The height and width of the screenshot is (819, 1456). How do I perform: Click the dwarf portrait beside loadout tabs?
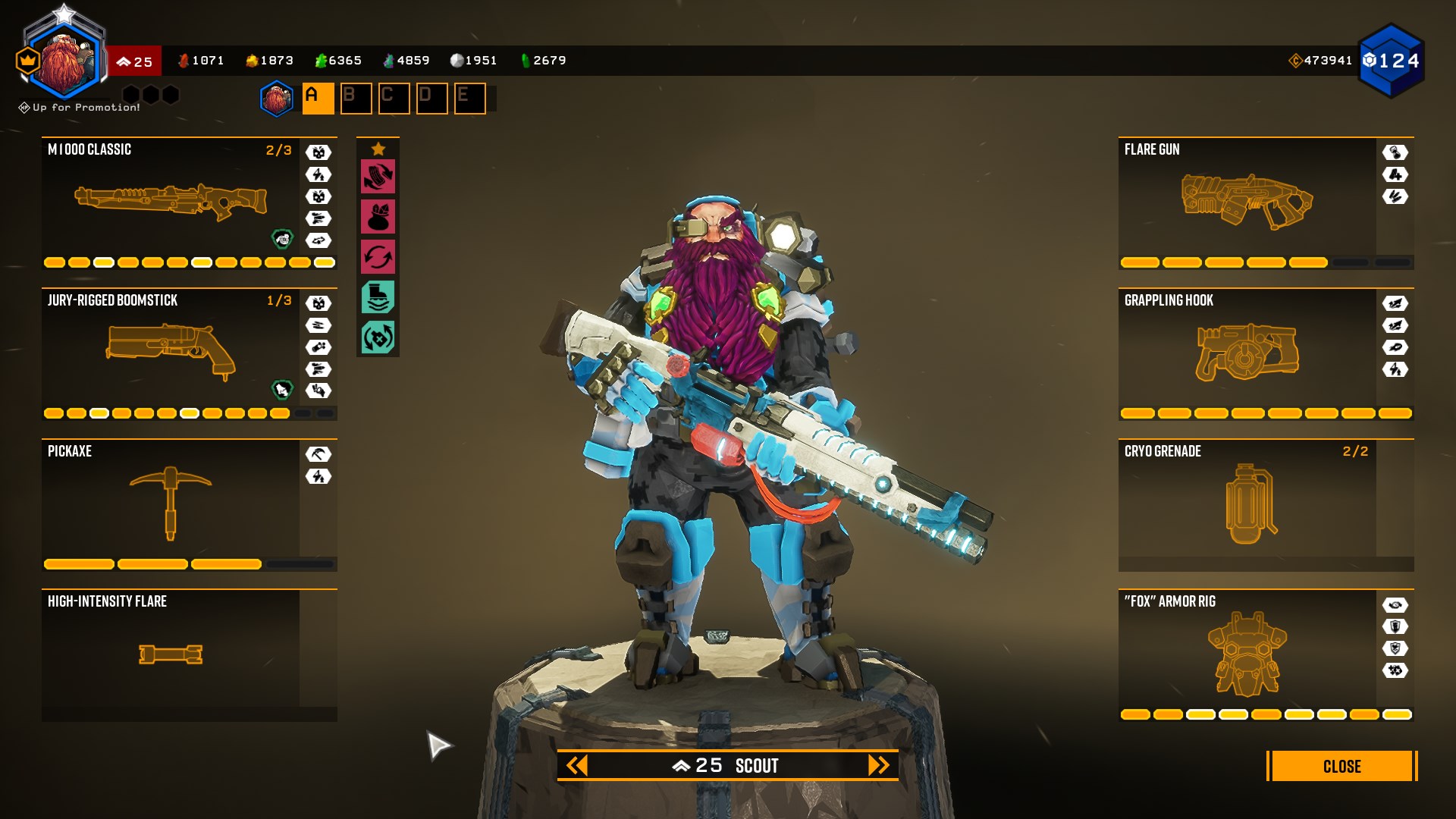tap(277, 99)
